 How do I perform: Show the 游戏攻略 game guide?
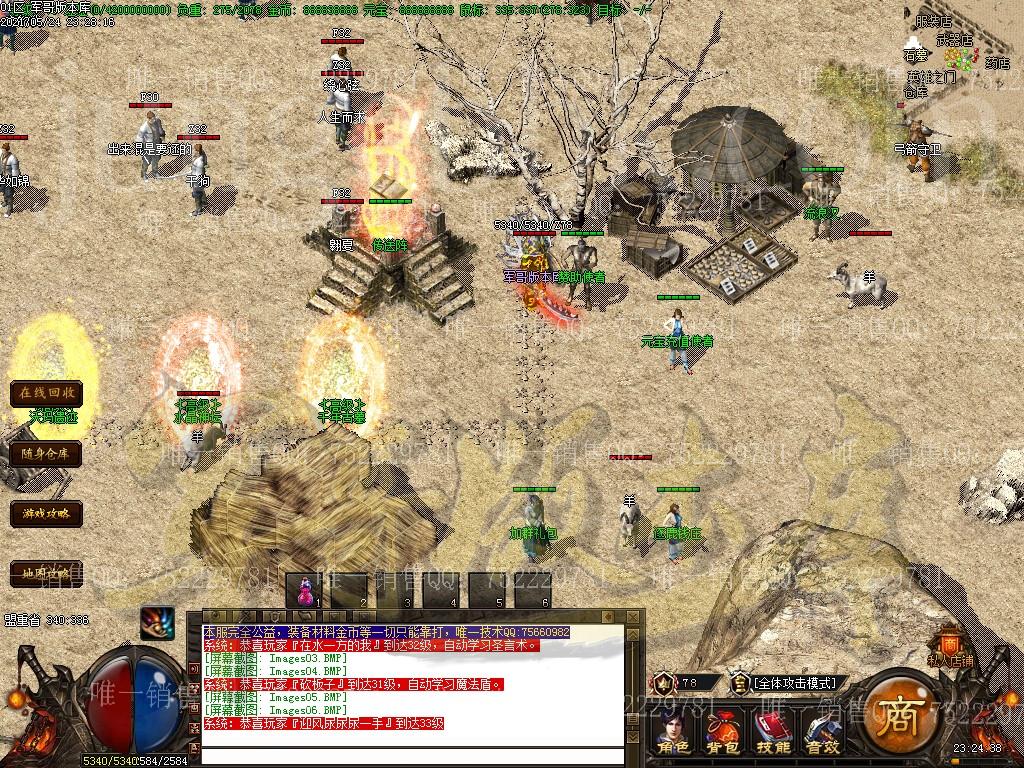[46, 514]
